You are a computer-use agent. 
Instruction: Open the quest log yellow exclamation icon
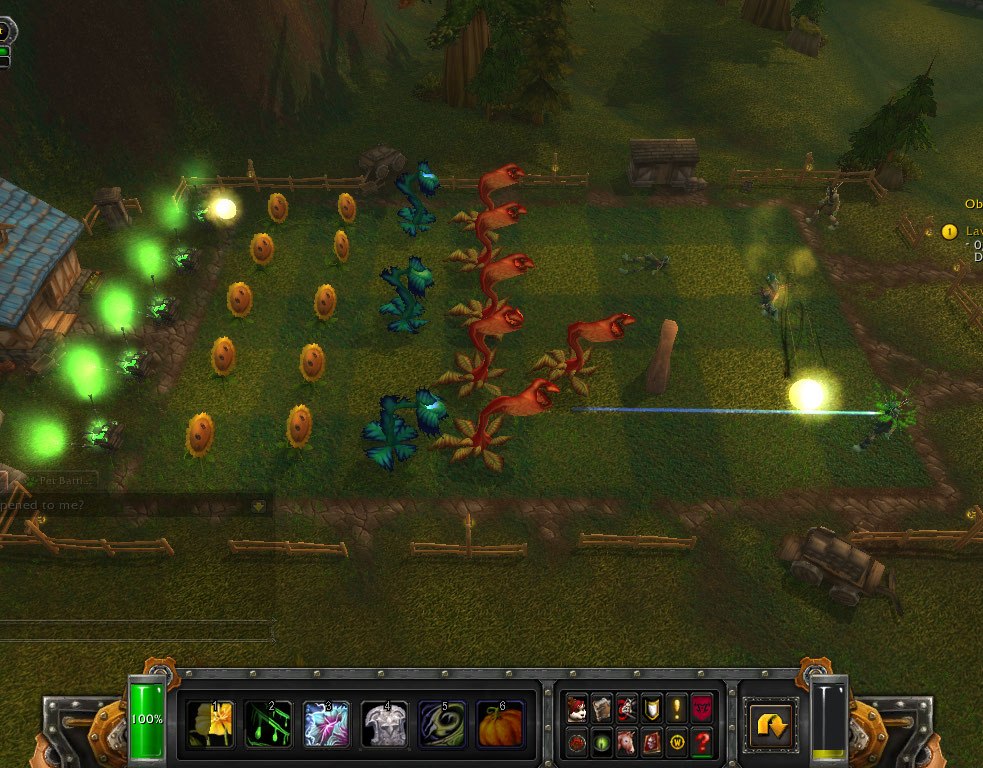[677, 709]
